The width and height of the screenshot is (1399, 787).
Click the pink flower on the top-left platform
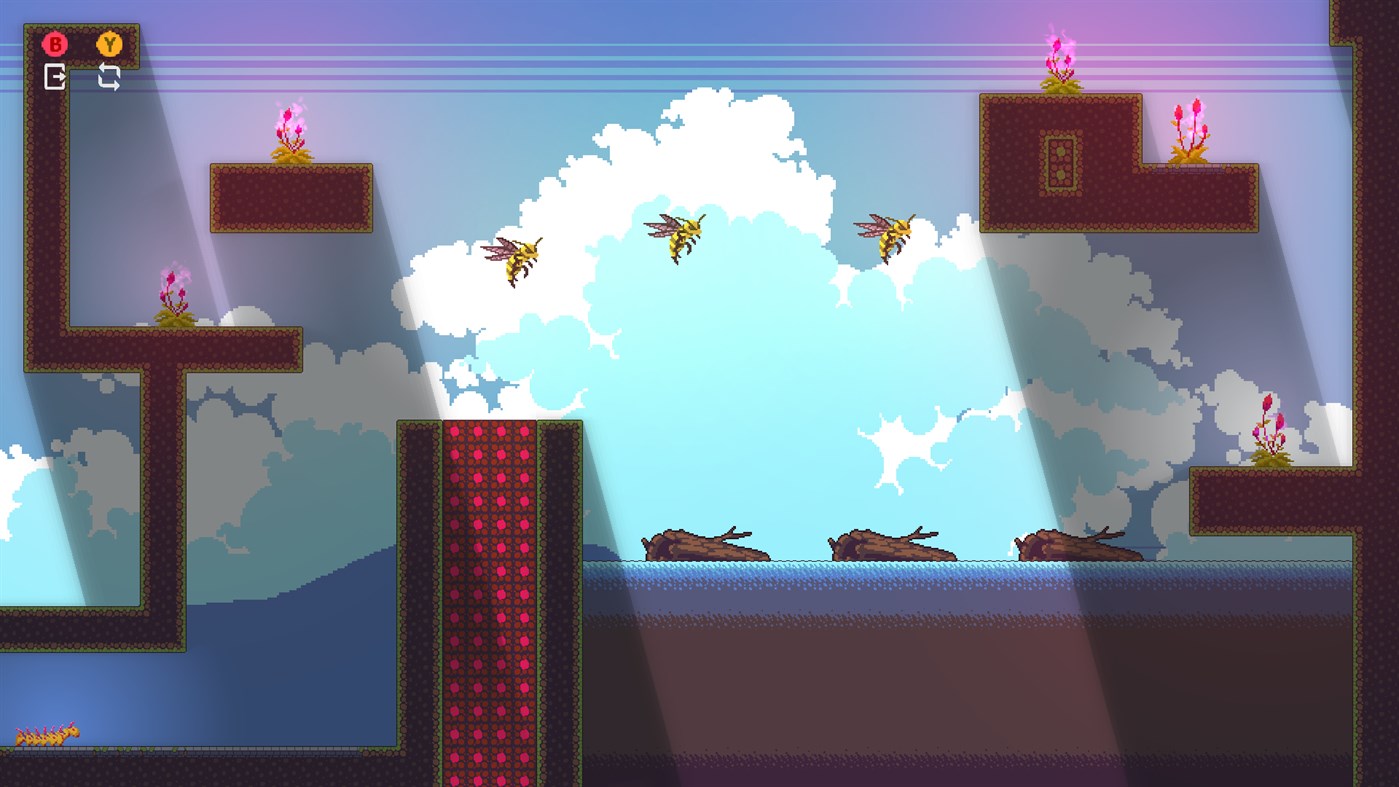(x=289, y=130)
